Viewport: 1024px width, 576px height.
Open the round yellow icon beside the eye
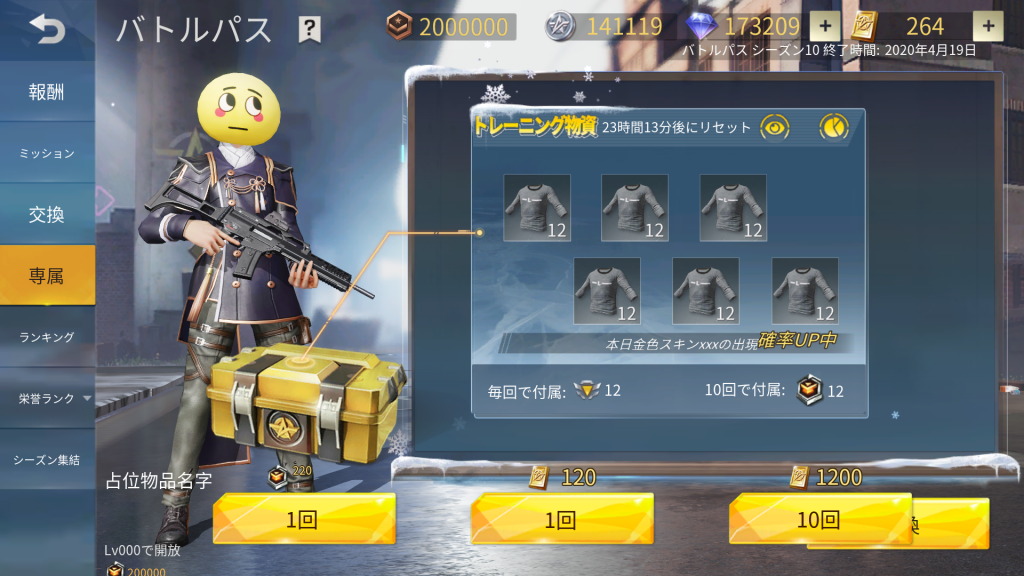point(833,127)
